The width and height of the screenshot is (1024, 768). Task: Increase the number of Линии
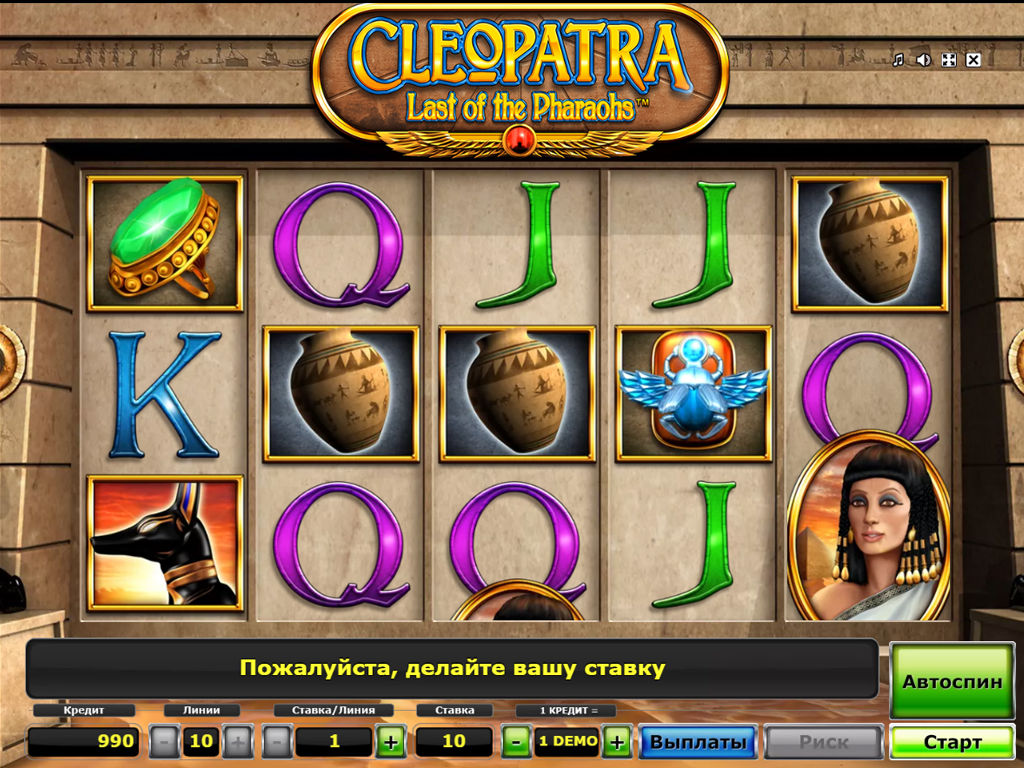[x=237, y=742]
